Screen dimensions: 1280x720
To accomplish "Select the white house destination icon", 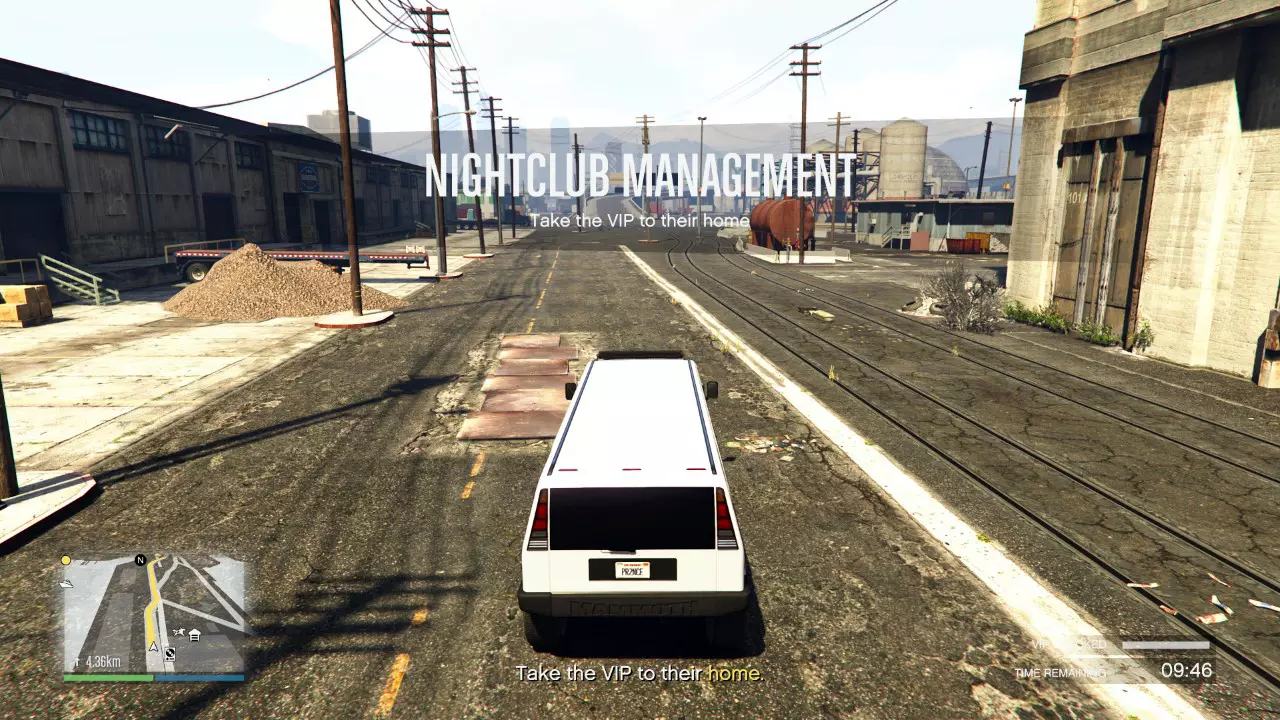I will click(194, 635).
